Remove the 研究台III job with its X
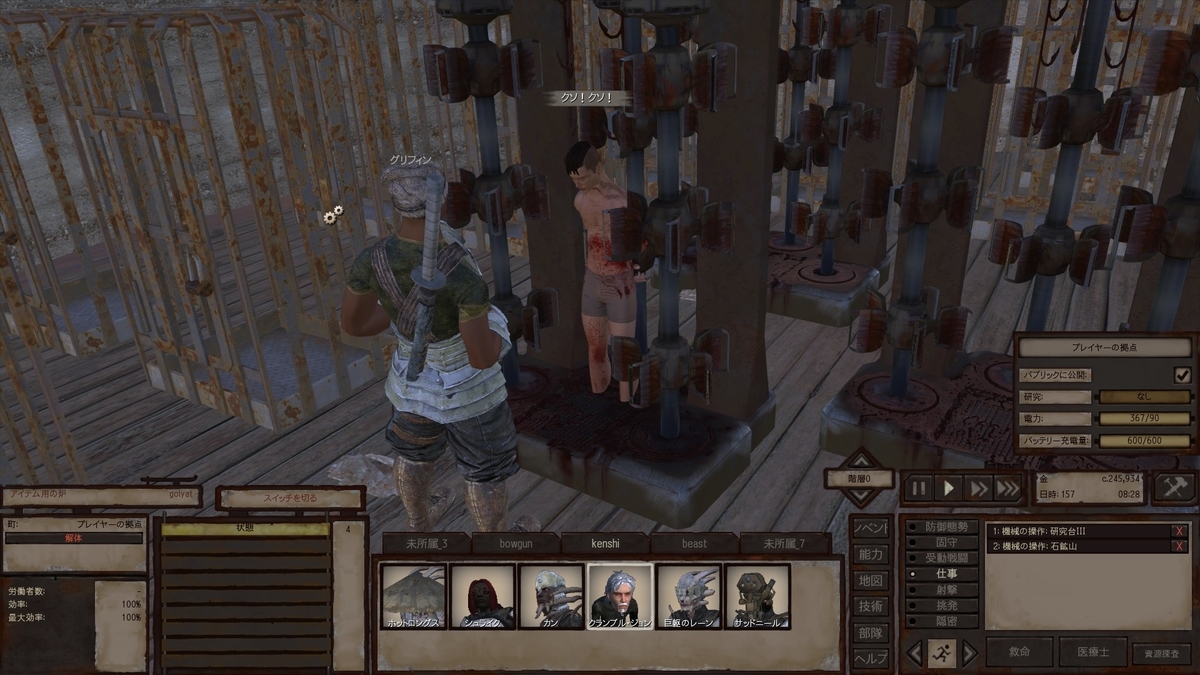1200x675 pixels. point(1180,531)
